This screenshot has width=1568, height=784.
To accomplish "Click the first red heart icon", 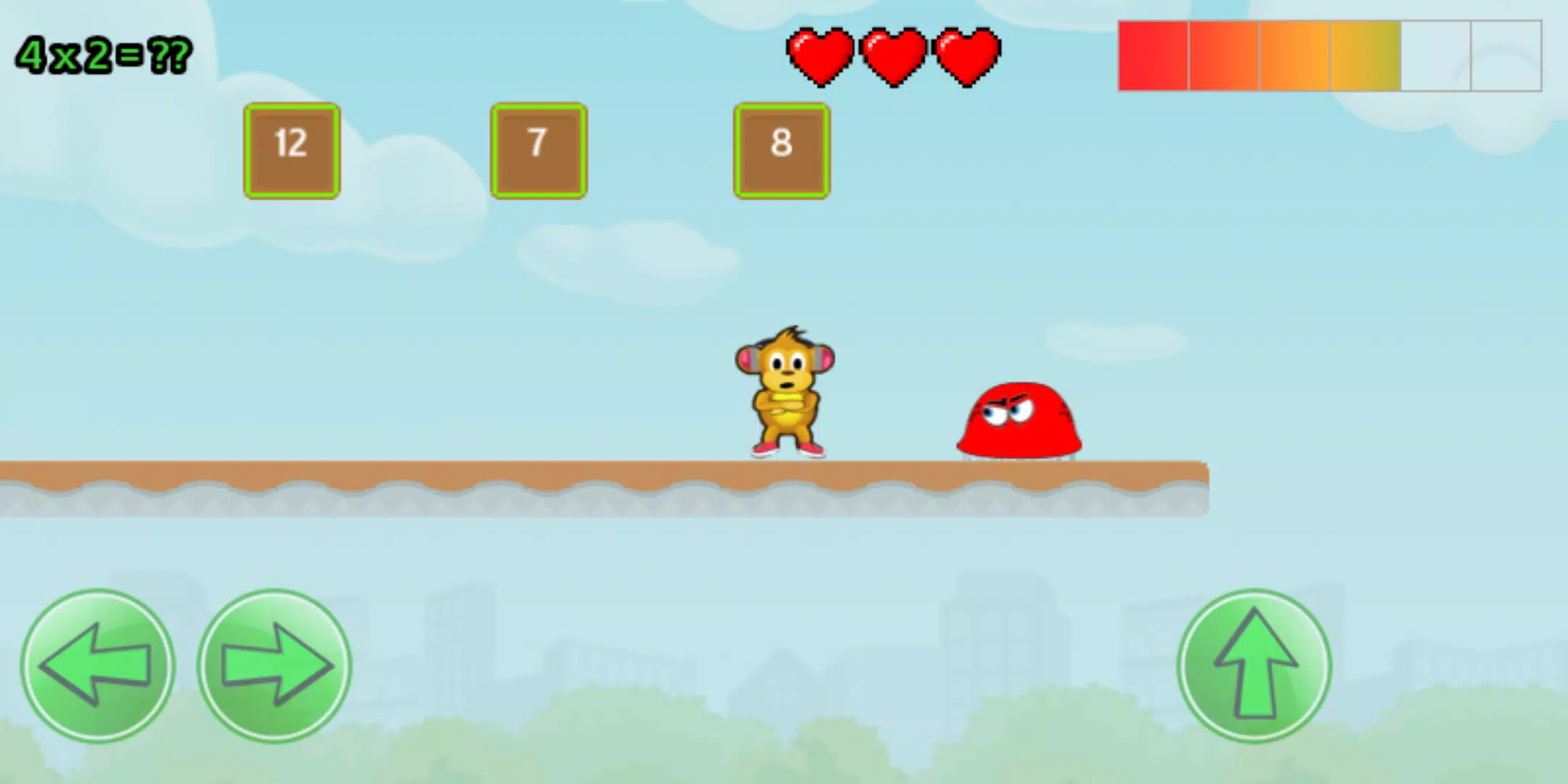I will [x=821, y=58].
